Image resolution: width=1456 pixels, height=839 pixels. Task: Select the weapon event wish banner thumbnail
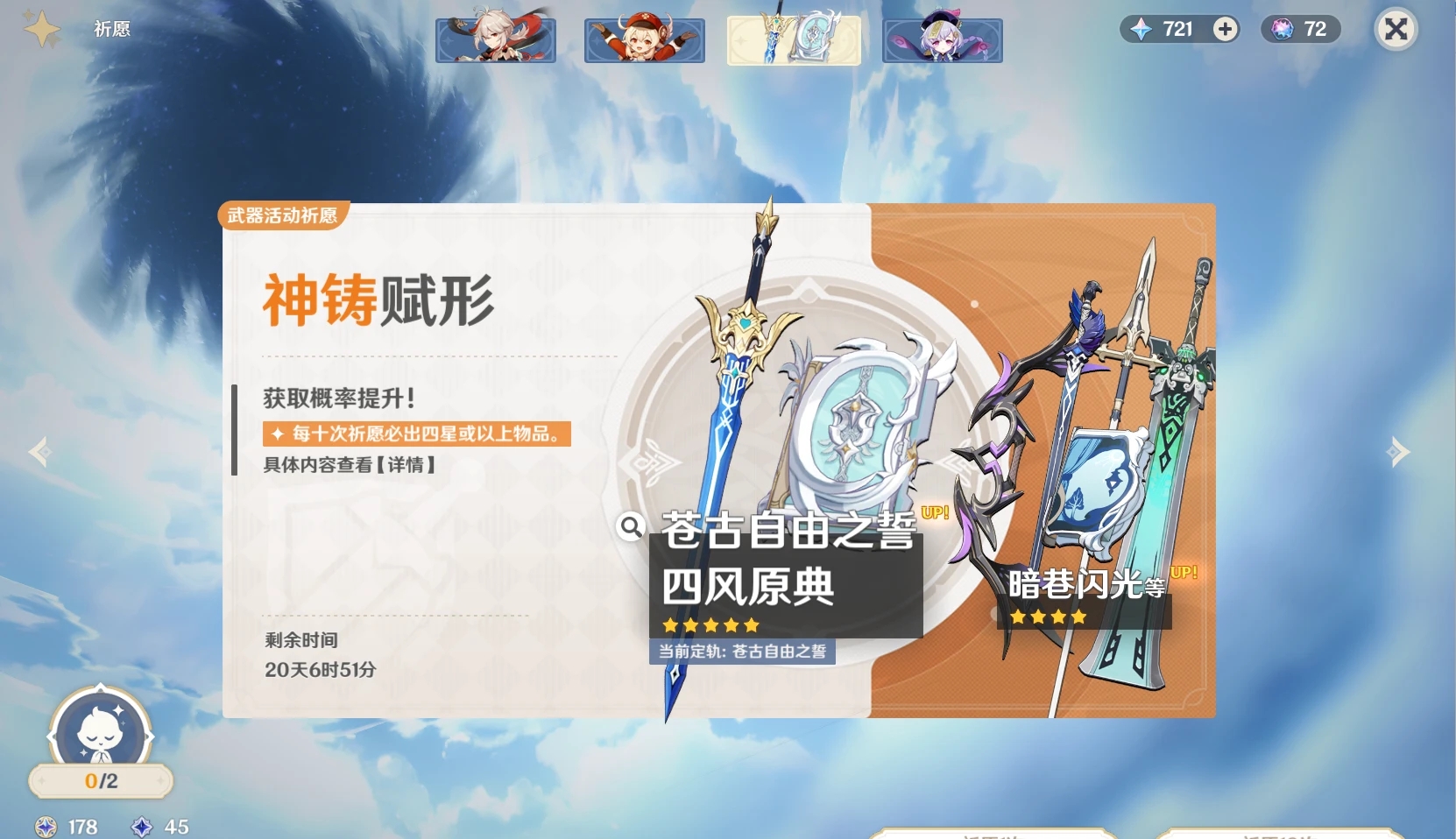pyautogui.click(x=793, y=39)
